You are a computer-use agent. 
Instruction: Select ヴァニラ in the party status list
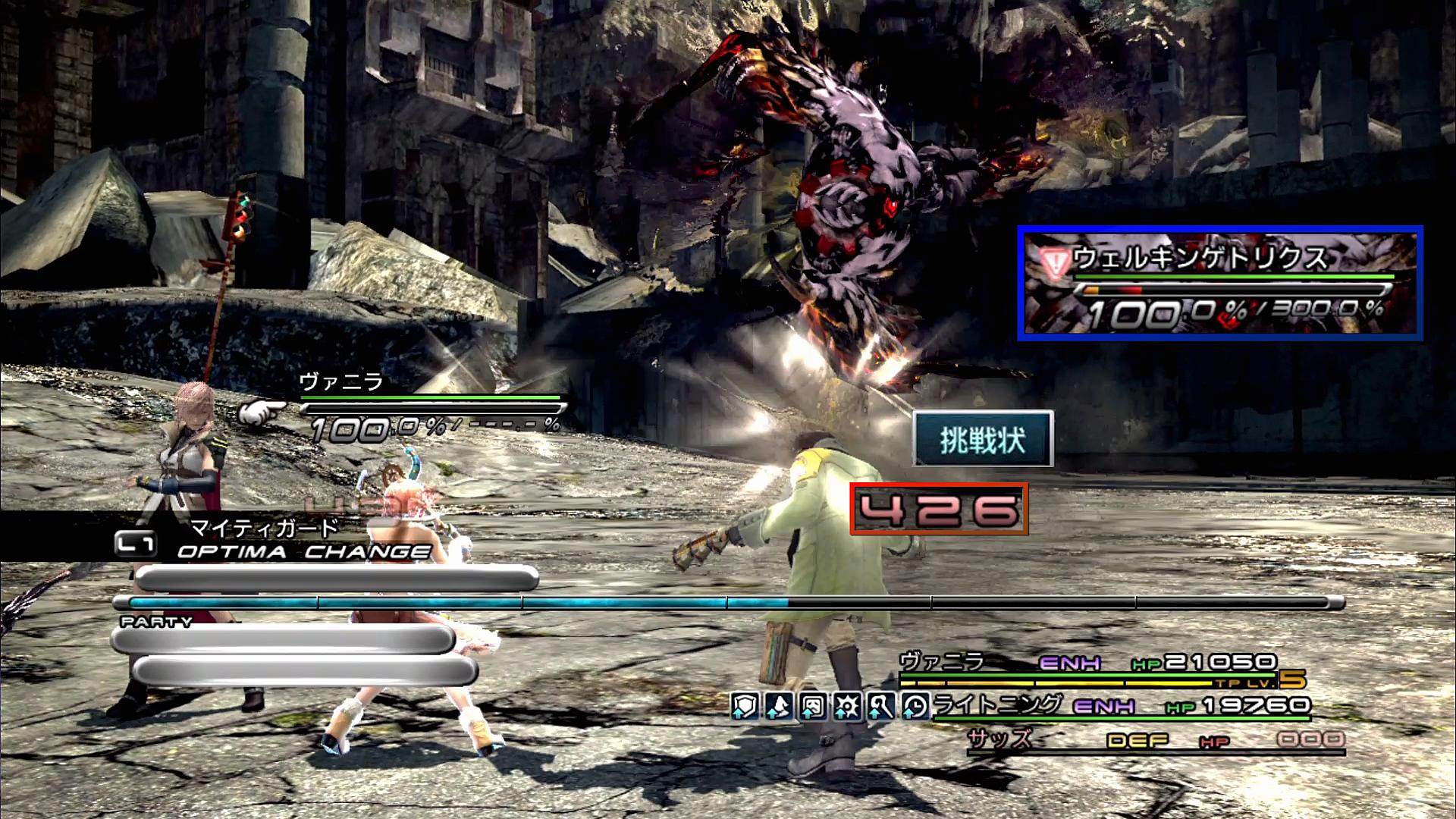tap(942, 661)
